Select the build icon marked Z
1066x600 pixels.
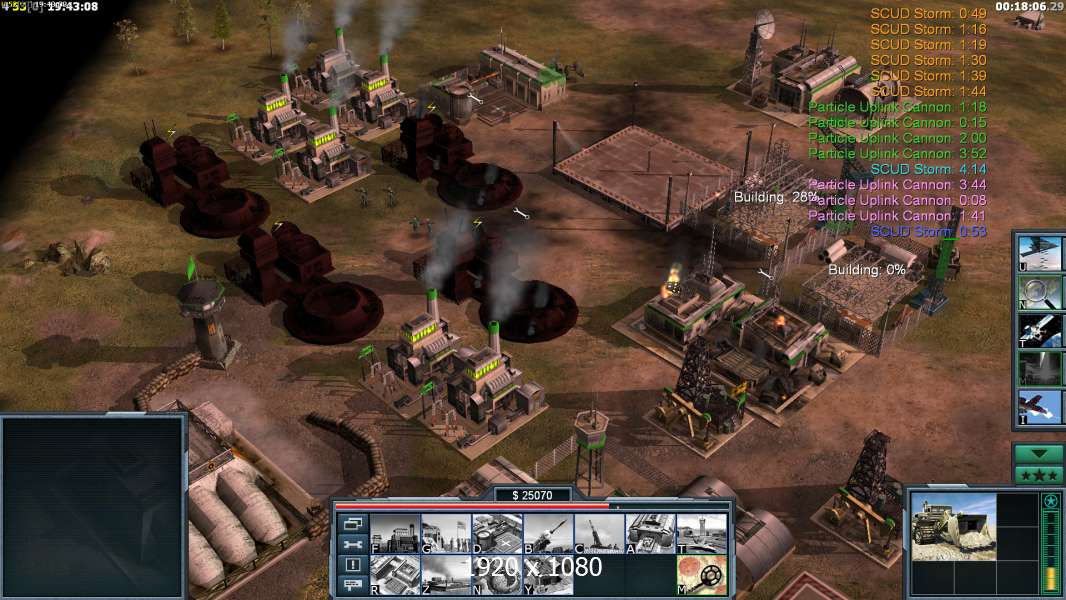(x=446, y=575)
